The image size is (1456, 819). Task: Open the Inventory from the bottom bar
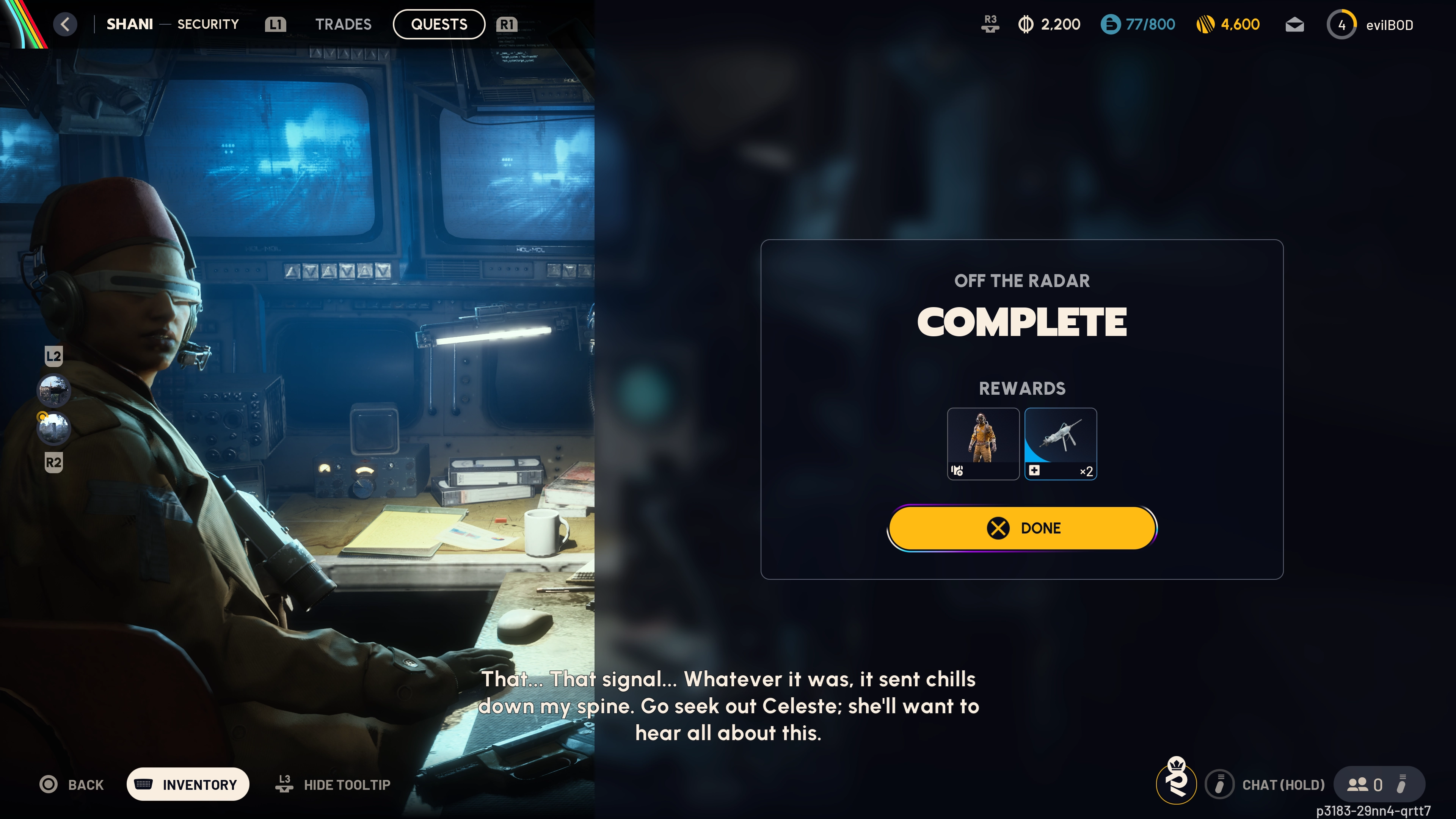click(x=188, y=784)
